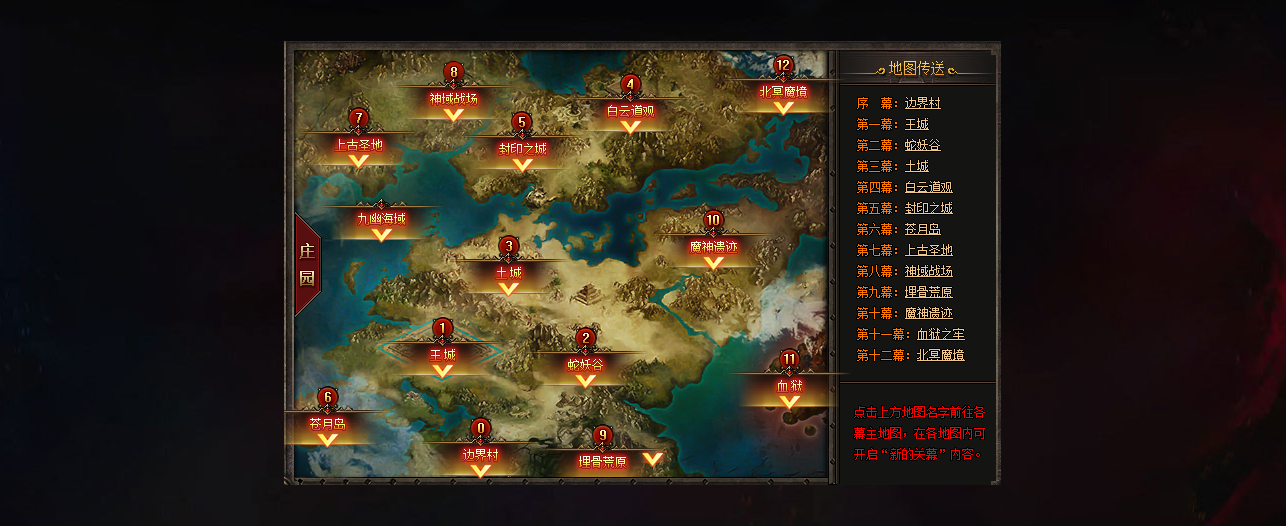Choose the 第六幕 苍月岛 list link
The image size is (1286, 526).
tap(922, 229)
